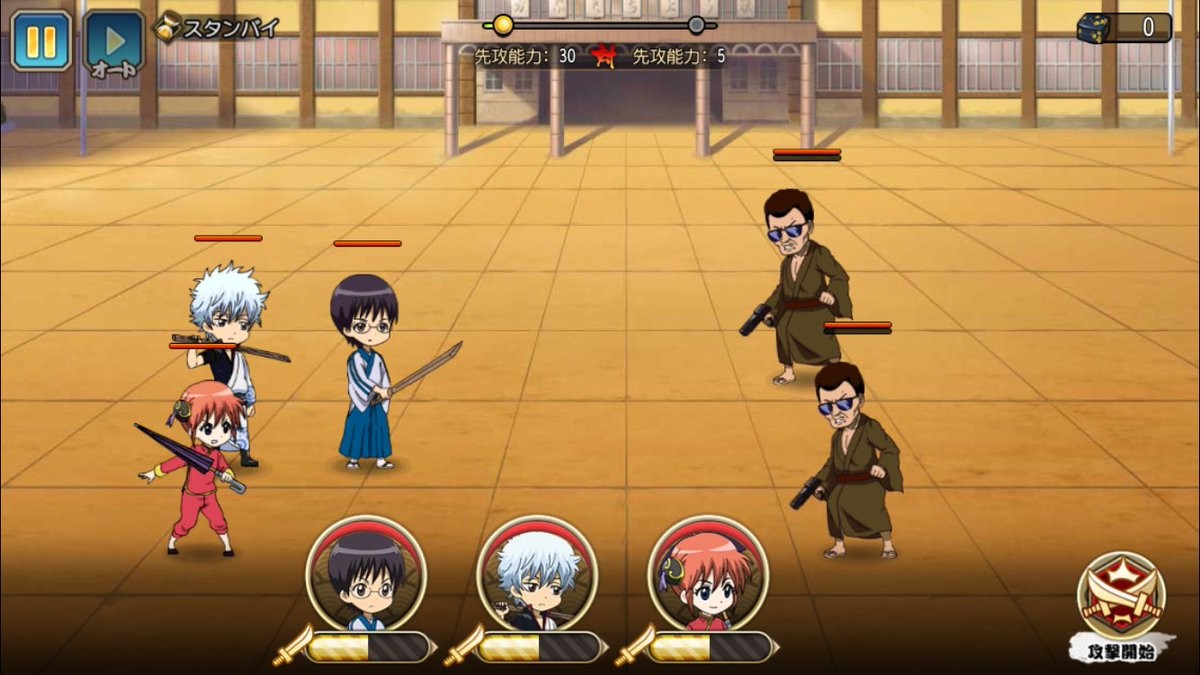Select the glasses boy character portrait

point(366,575)
